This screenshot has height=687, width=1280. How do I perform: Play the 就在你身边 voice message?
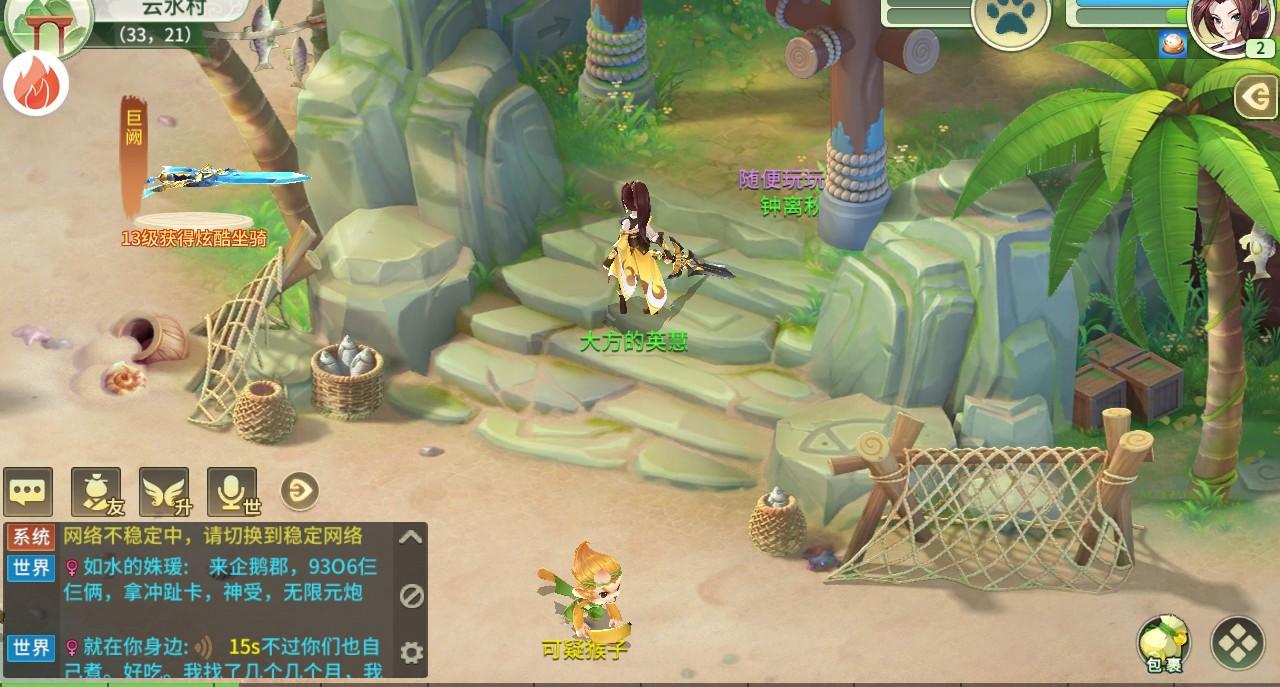204,647
